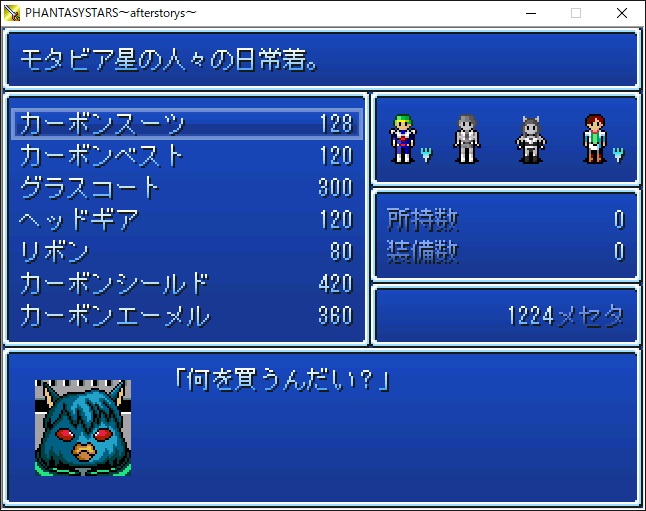Select ヘッドギア from the shop
646x511 pixels.
186,220
